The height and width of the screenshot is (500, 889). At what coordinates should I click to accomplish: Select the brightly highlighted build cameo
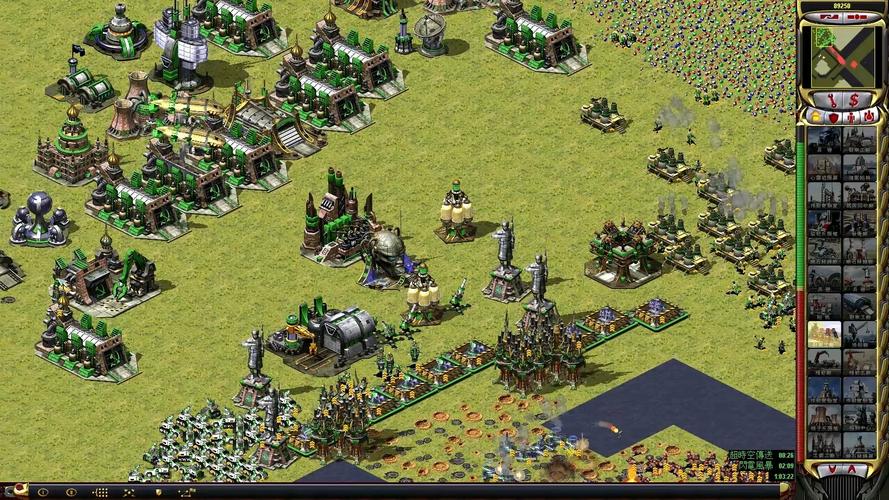tap(824, 334)
